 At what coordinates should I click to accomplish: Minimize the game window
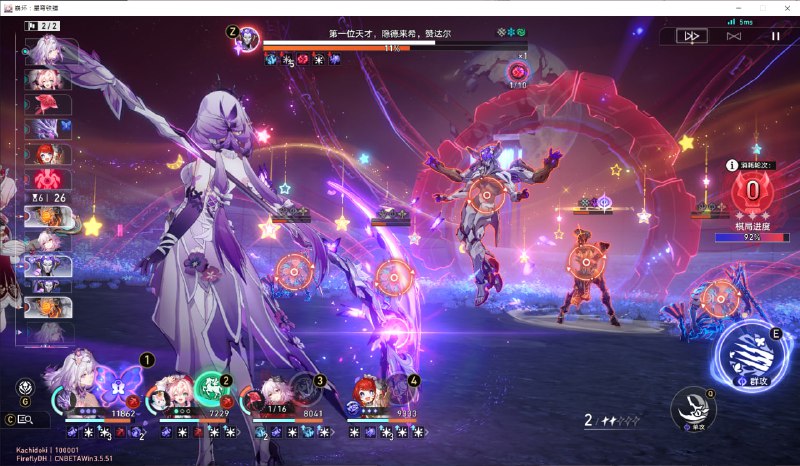click(740, 7)
